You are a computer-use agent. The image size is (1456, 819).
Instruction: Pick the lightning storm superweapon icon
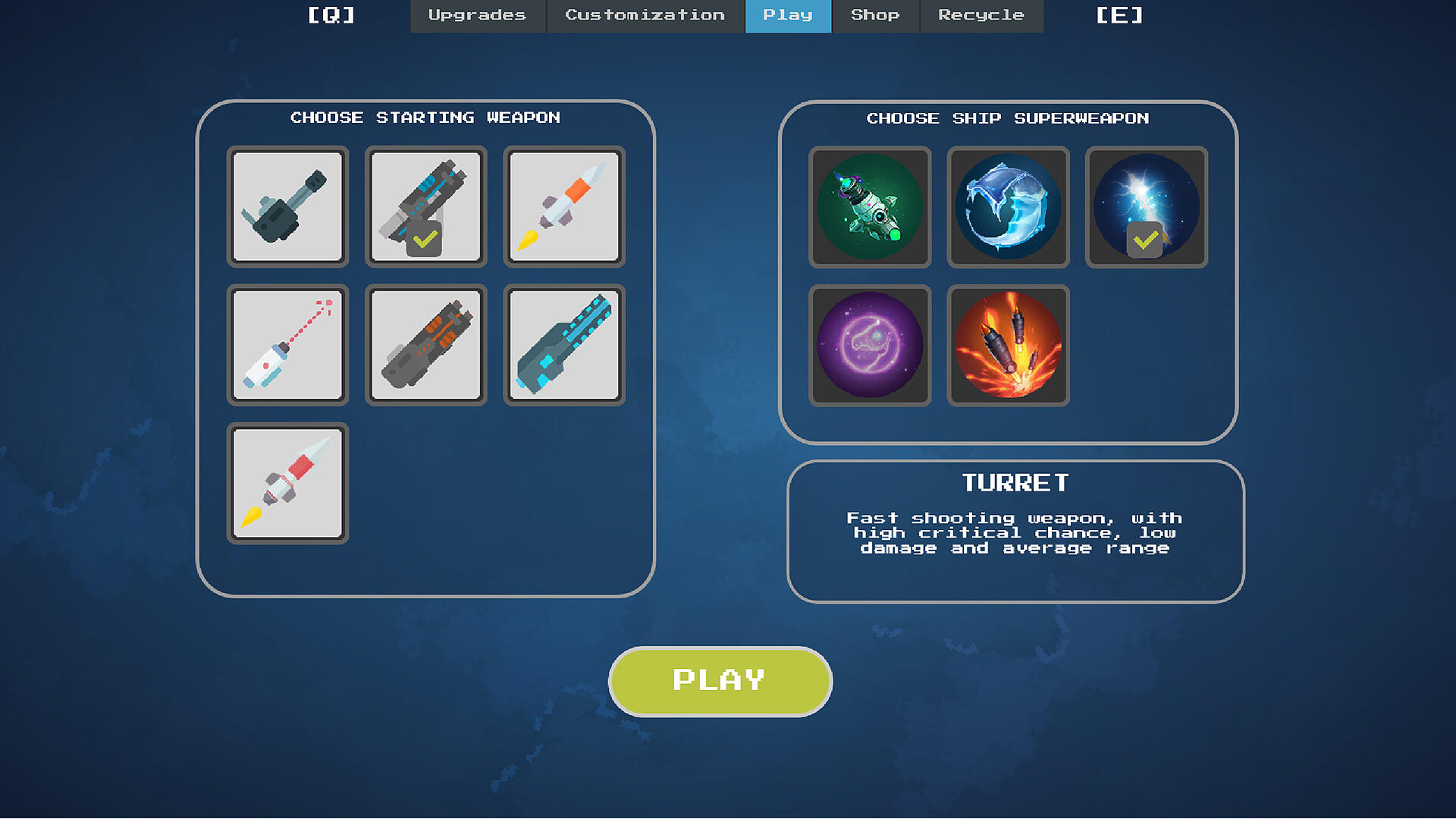[1146, 207]
